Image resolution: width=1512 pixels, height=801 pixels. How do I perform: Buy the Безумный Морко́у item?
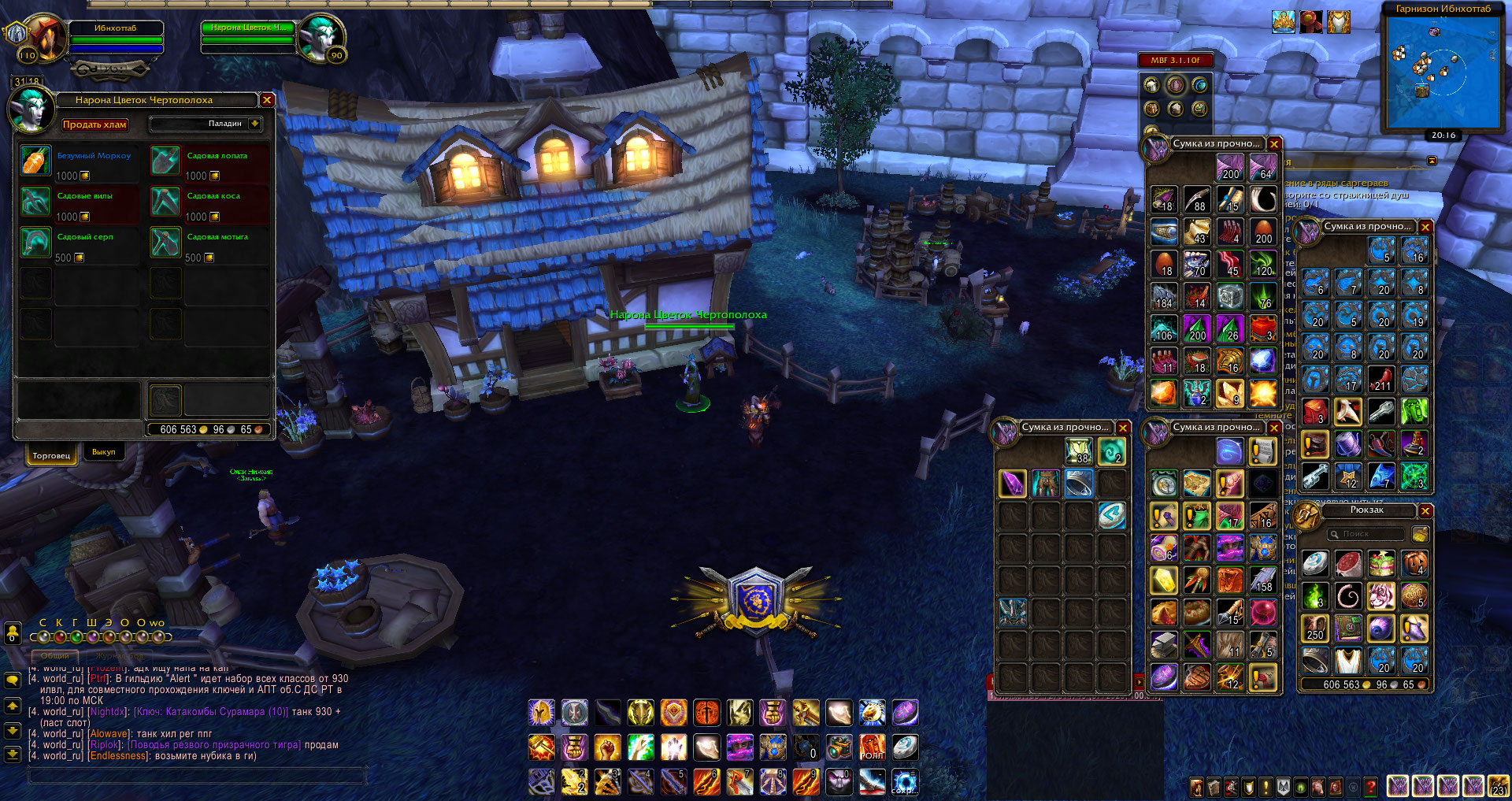35,161
